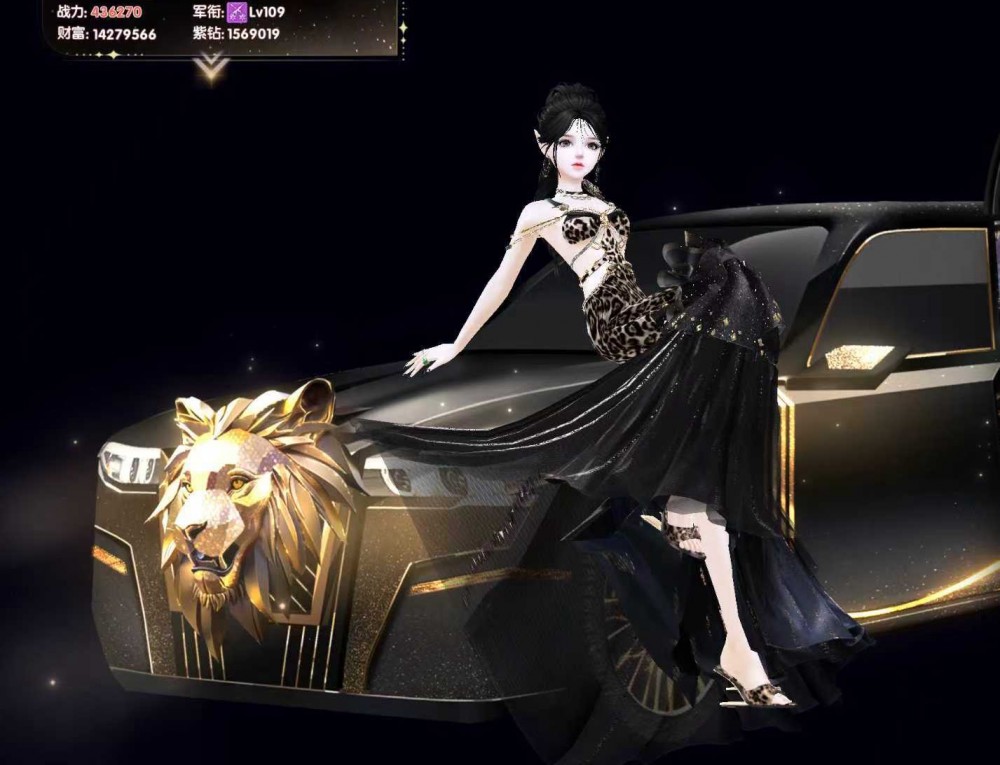Click the purple military rank badge icon

[237, 12]
